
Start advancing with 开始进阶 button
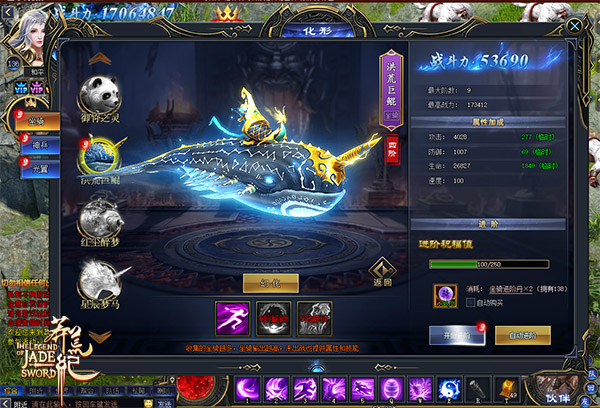pos(456,334)
